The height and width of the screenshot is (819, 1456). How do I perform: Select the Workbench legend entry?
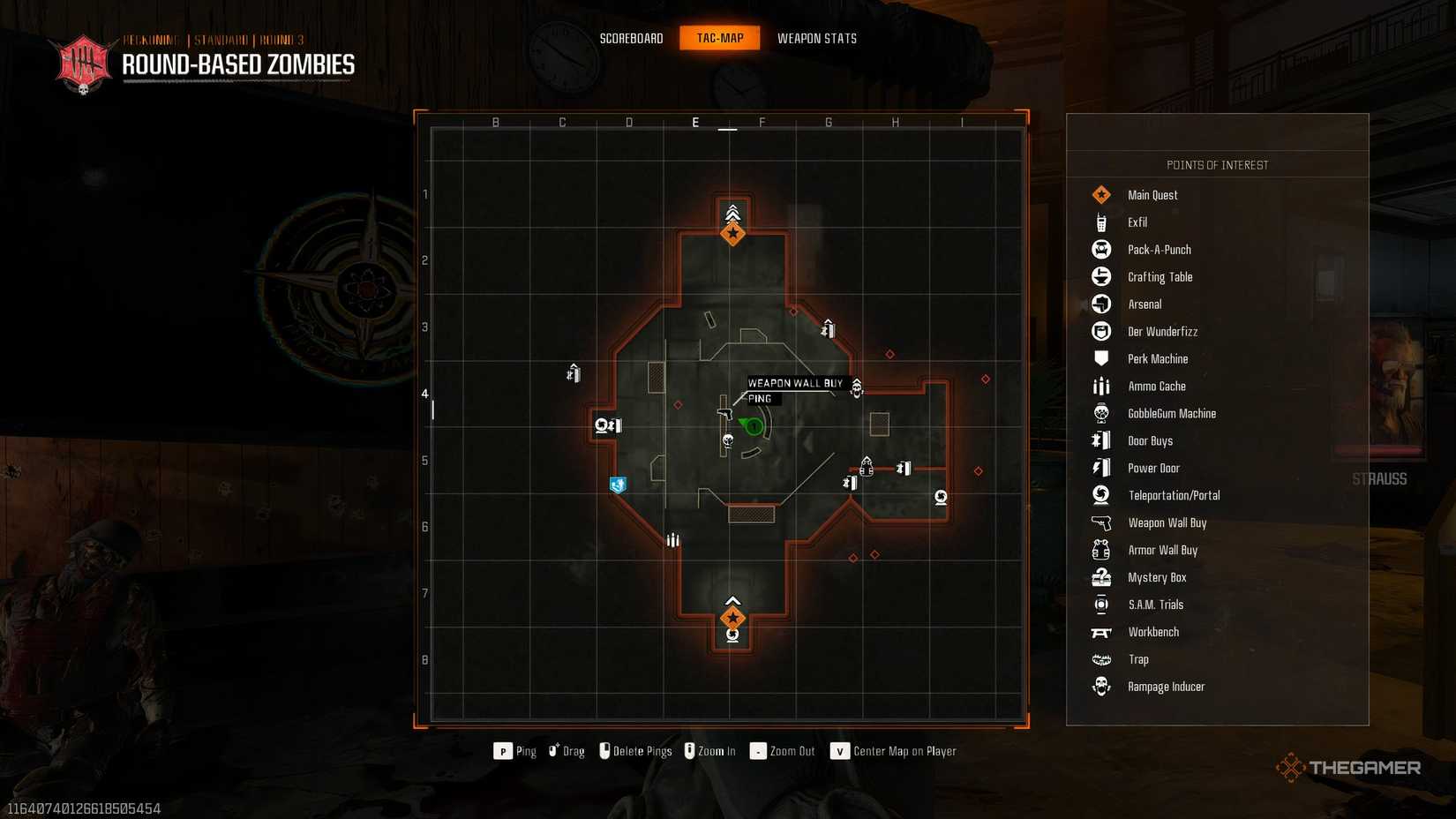(1152, 632)
